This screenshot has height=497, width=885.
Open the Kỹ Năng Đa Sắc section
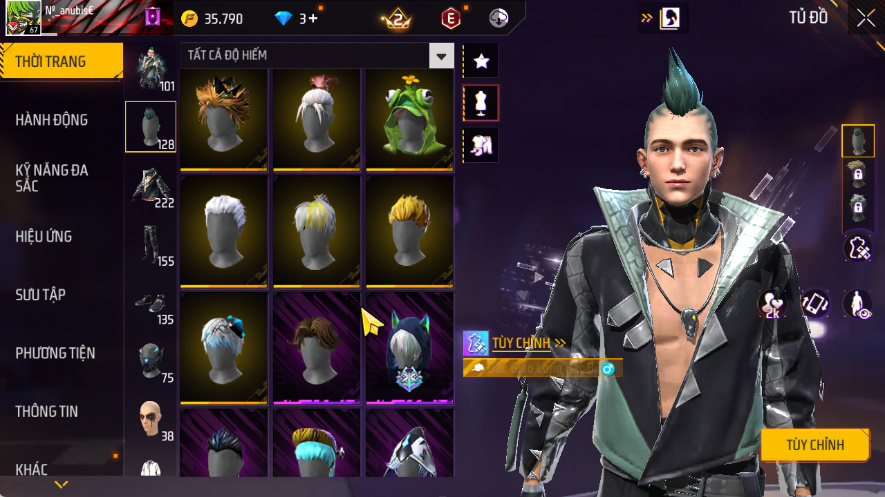[52, 178]
